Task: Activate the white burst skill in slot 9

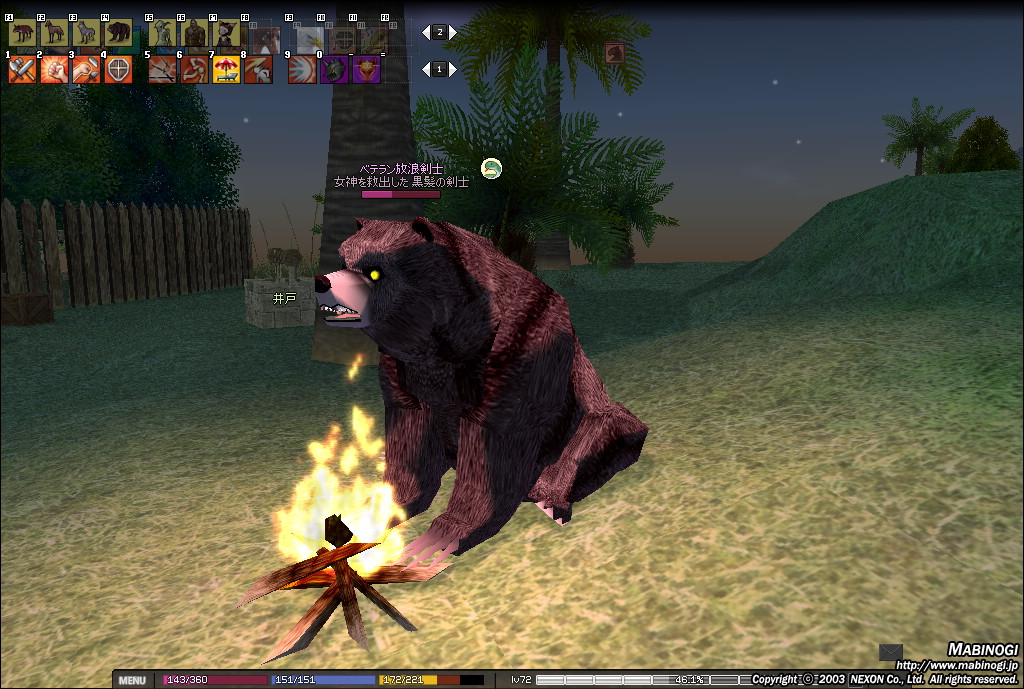Action: coord(302,70)
